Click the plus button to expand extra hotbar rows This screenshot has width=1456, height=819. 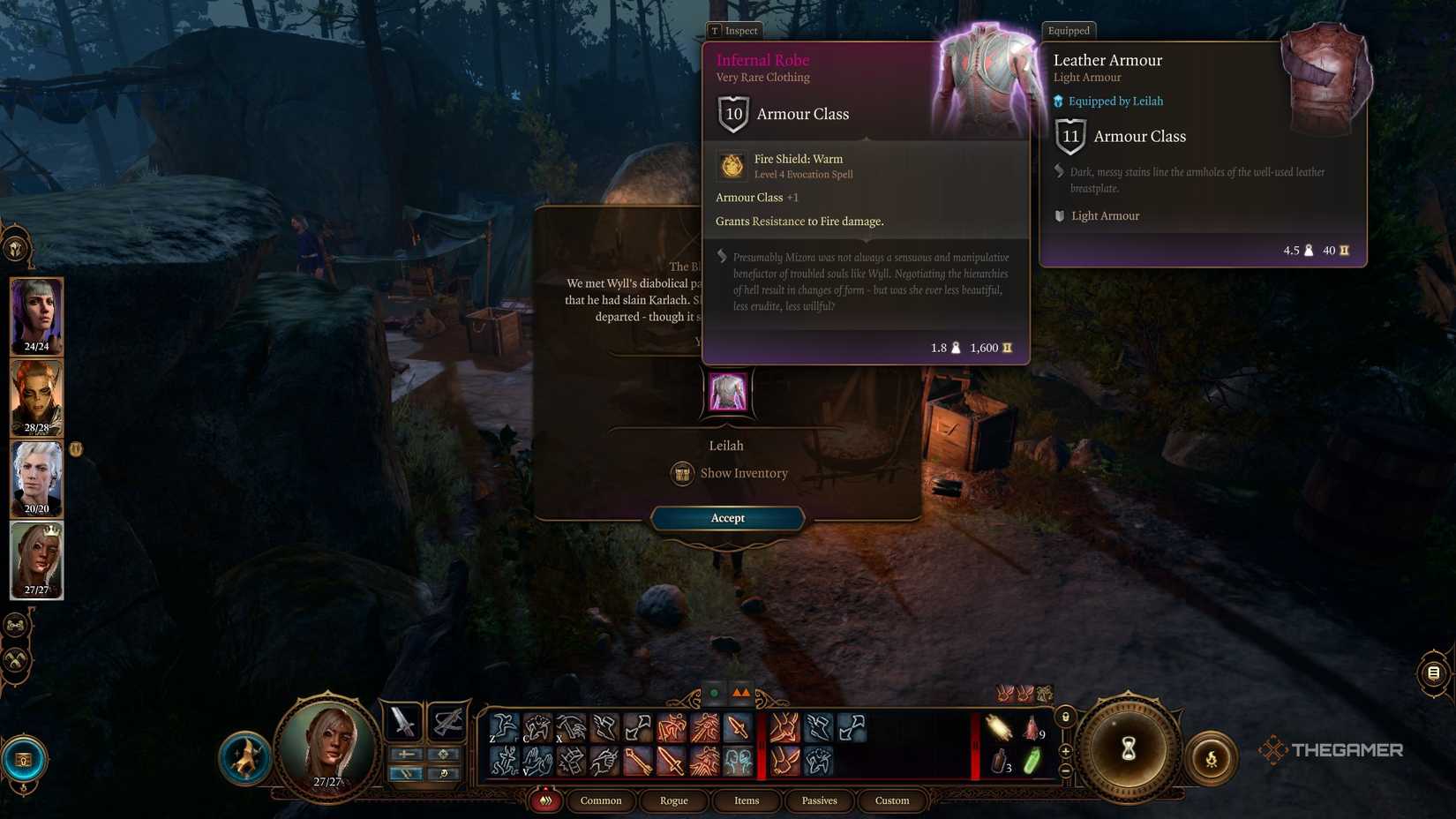(x=1065, y=750)
